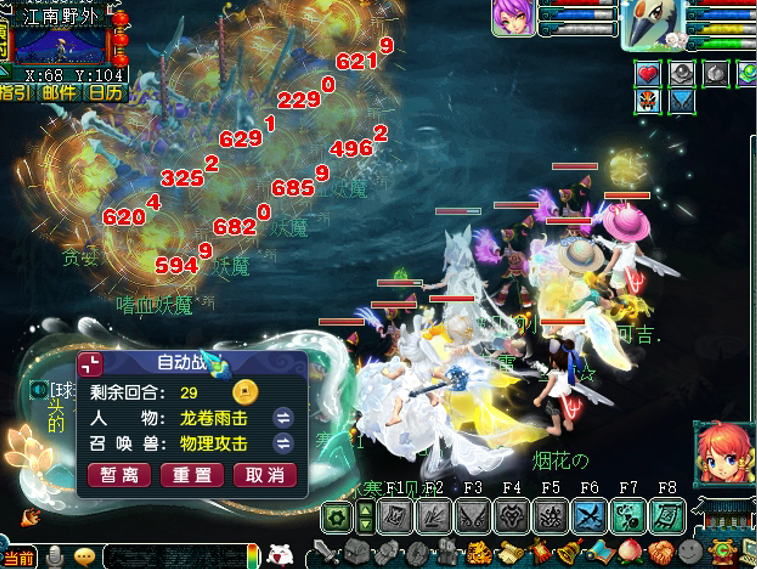Switch the 召唤兽 action with its swap arrows
The width and height of the screenshot is (757, 569).
[284, 443]
